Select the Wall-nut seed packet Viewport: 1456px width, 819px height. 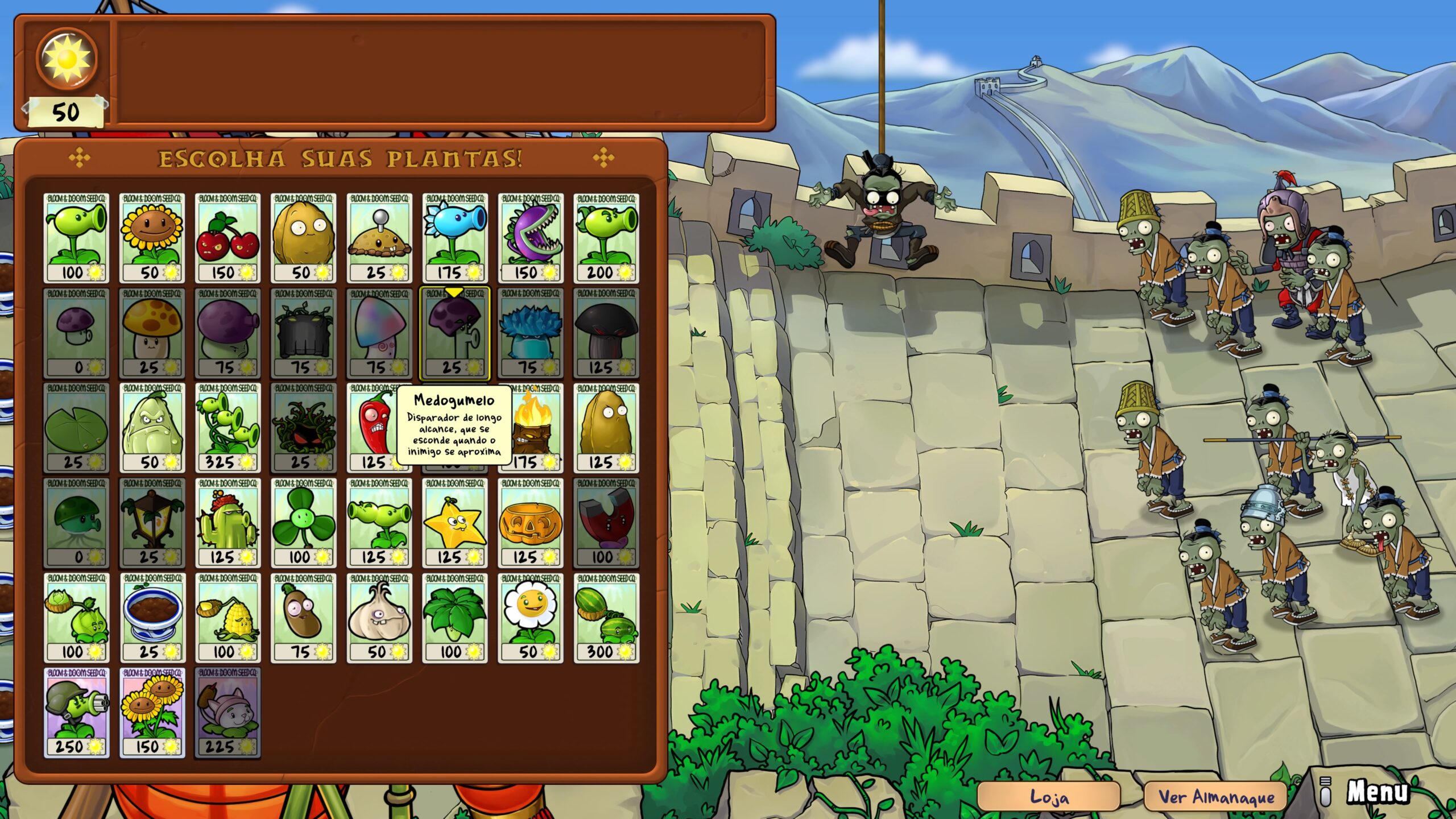click(x=303, y=238)
